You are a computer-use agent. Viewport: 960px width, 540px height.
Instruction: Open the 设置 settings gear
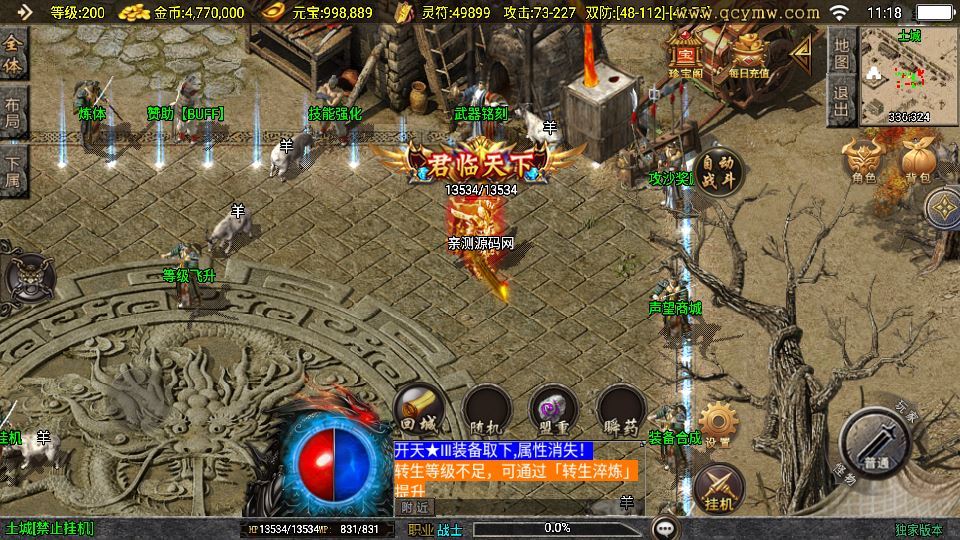point(717,425)
